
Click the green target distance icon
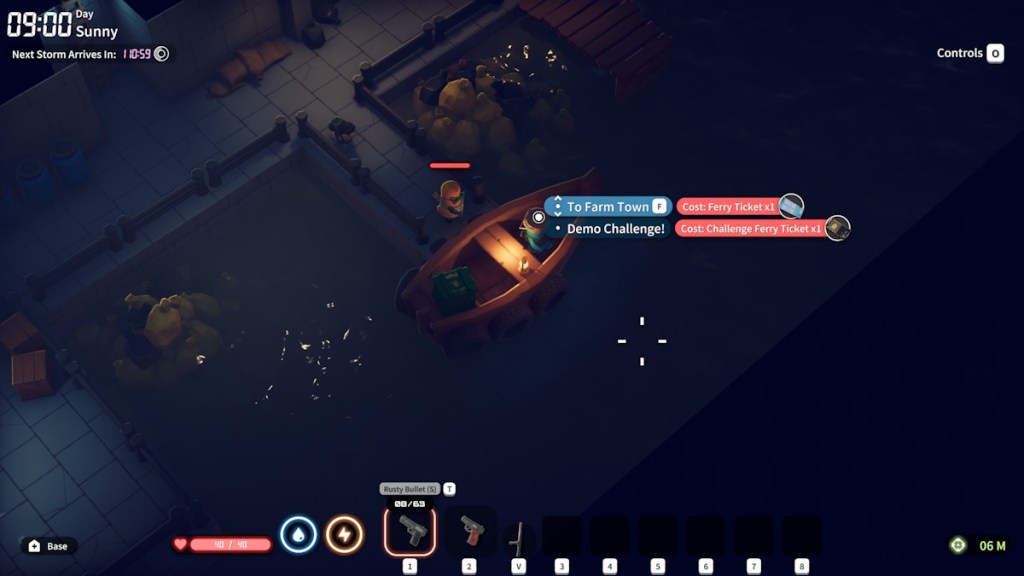[x=958, y=545]
